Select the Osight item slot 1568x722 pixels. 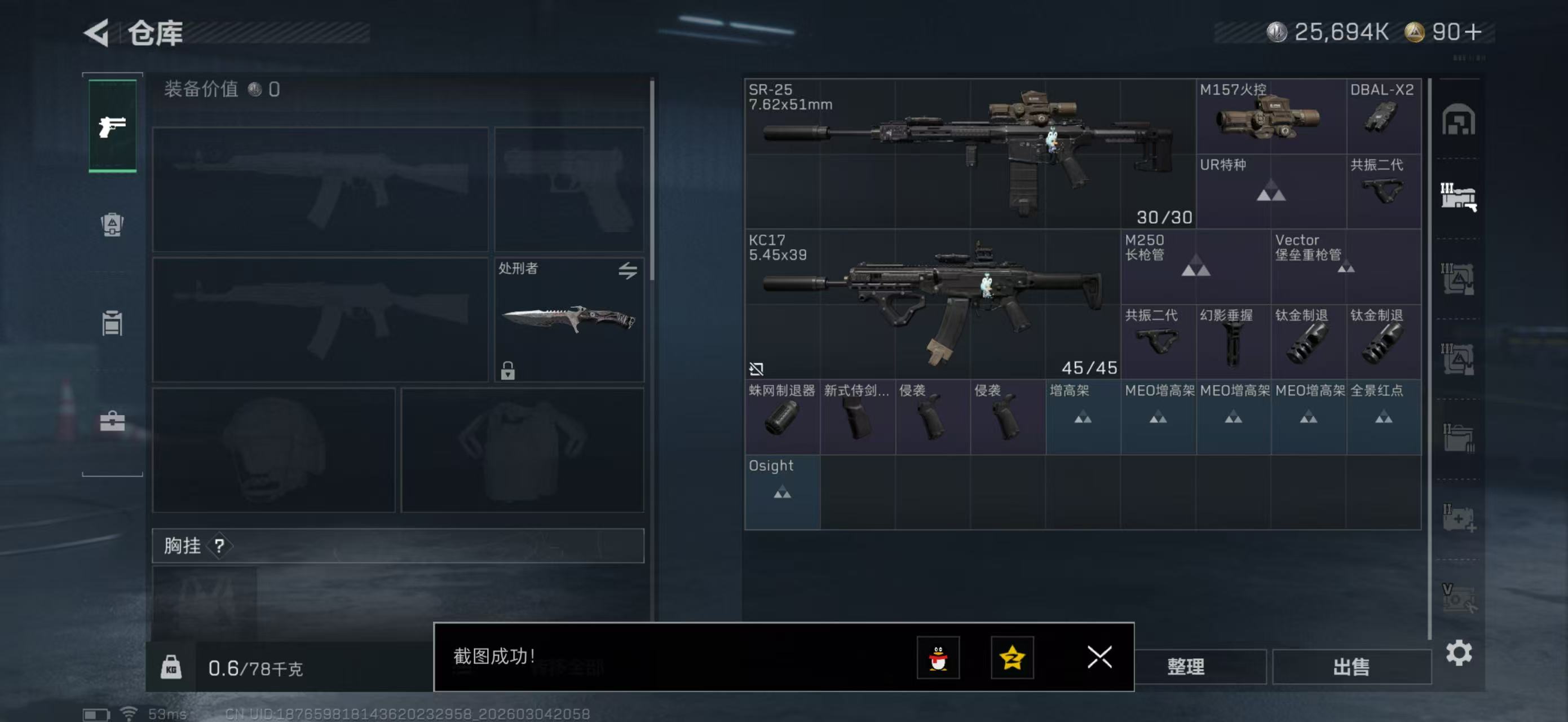point(781,492)
